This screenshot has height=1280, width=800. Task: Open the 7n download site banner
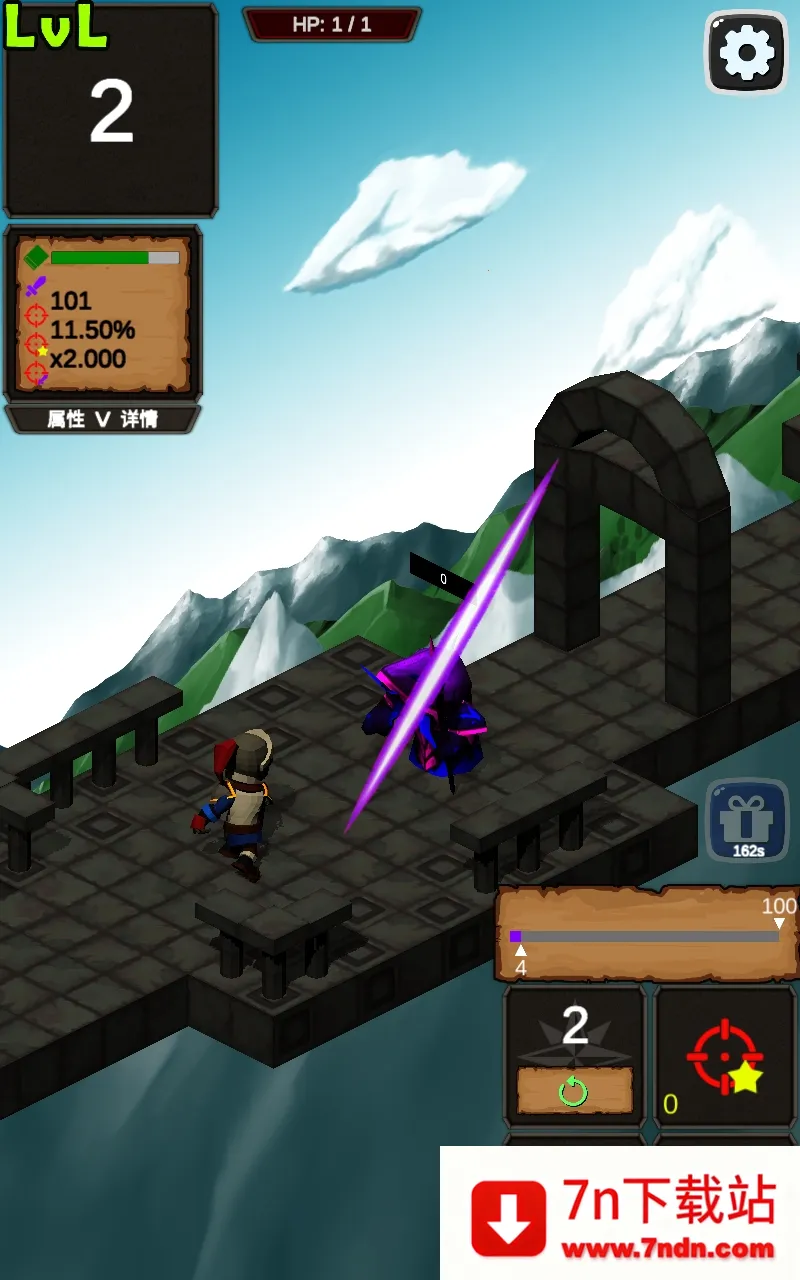tap(622, 1214)
